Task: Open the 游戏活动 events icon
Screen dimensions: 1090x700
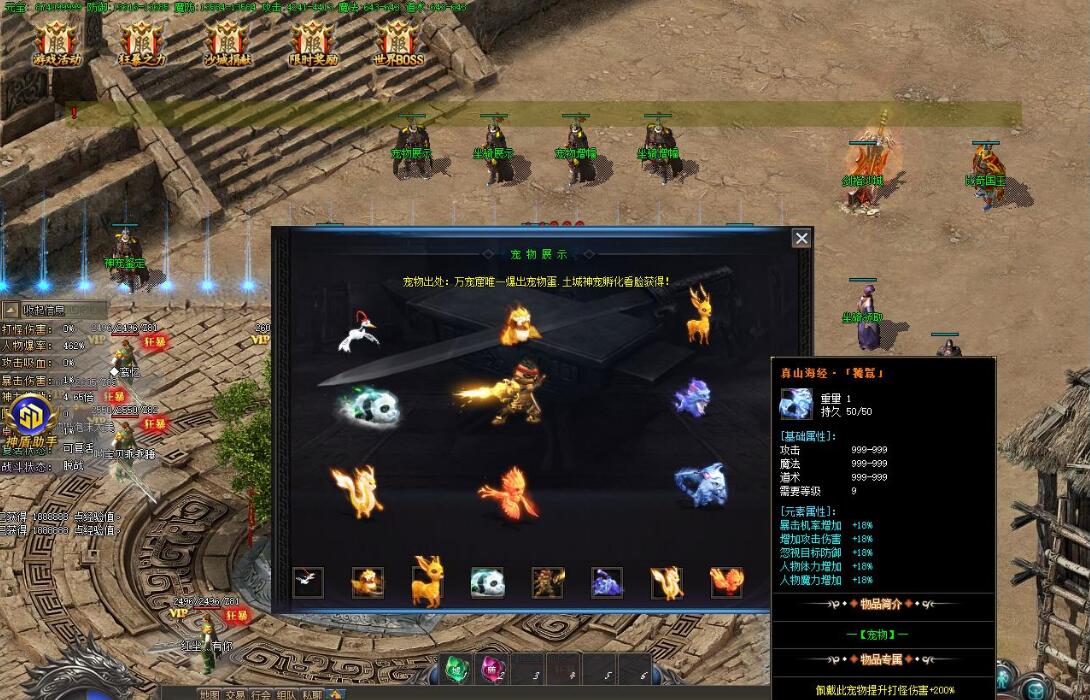Action: (57, 42)
